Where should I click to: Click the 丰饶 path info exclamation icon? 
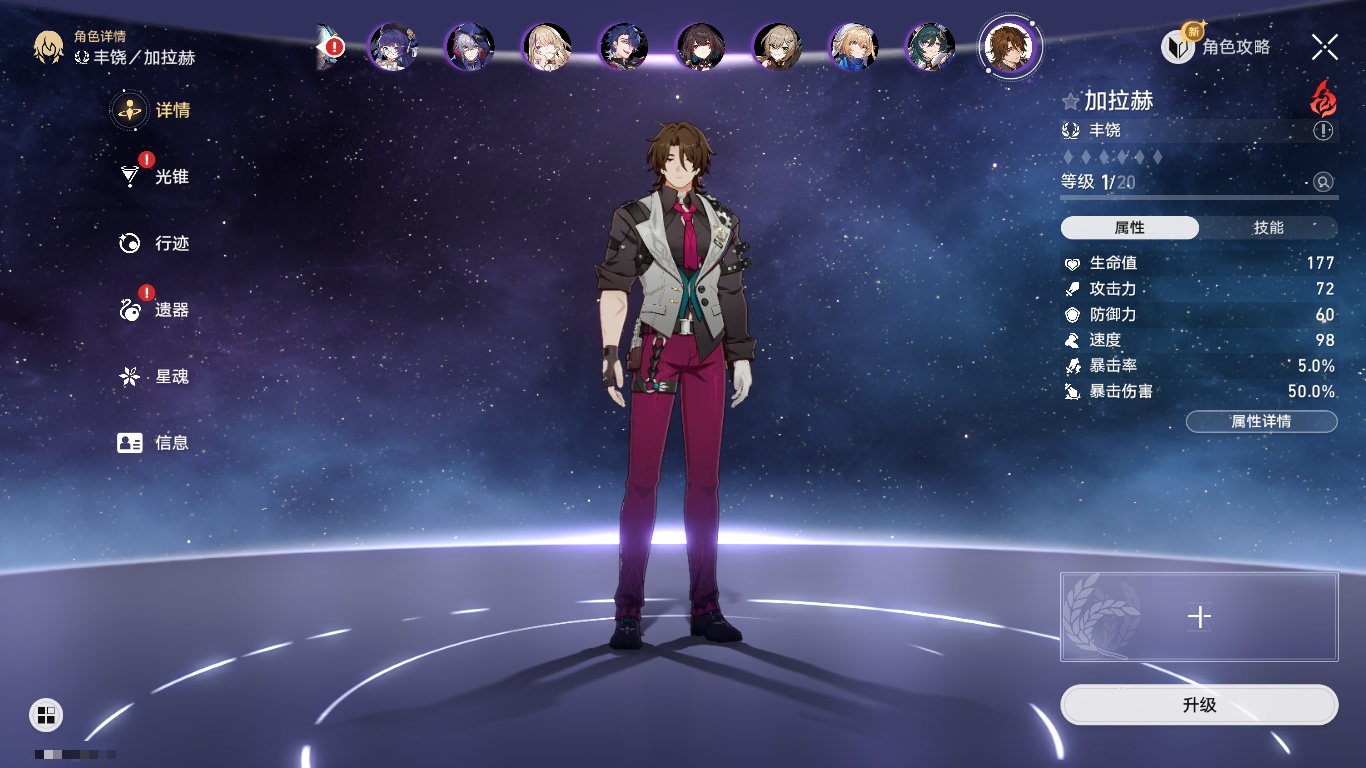[x=1323, y=131]
